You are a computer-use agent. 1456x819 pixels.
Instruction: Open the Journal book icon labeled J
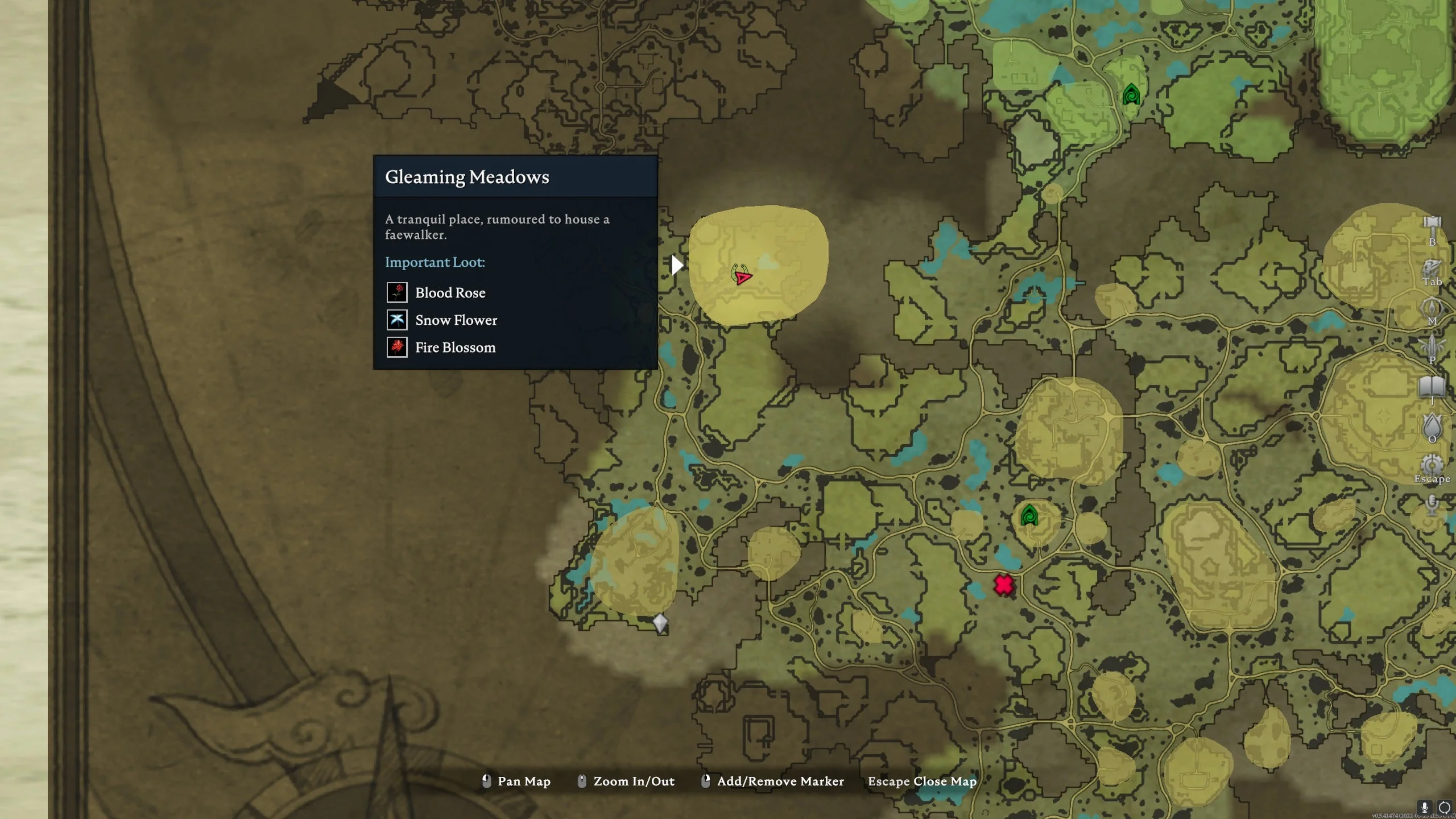click(x=1431, y=386)
